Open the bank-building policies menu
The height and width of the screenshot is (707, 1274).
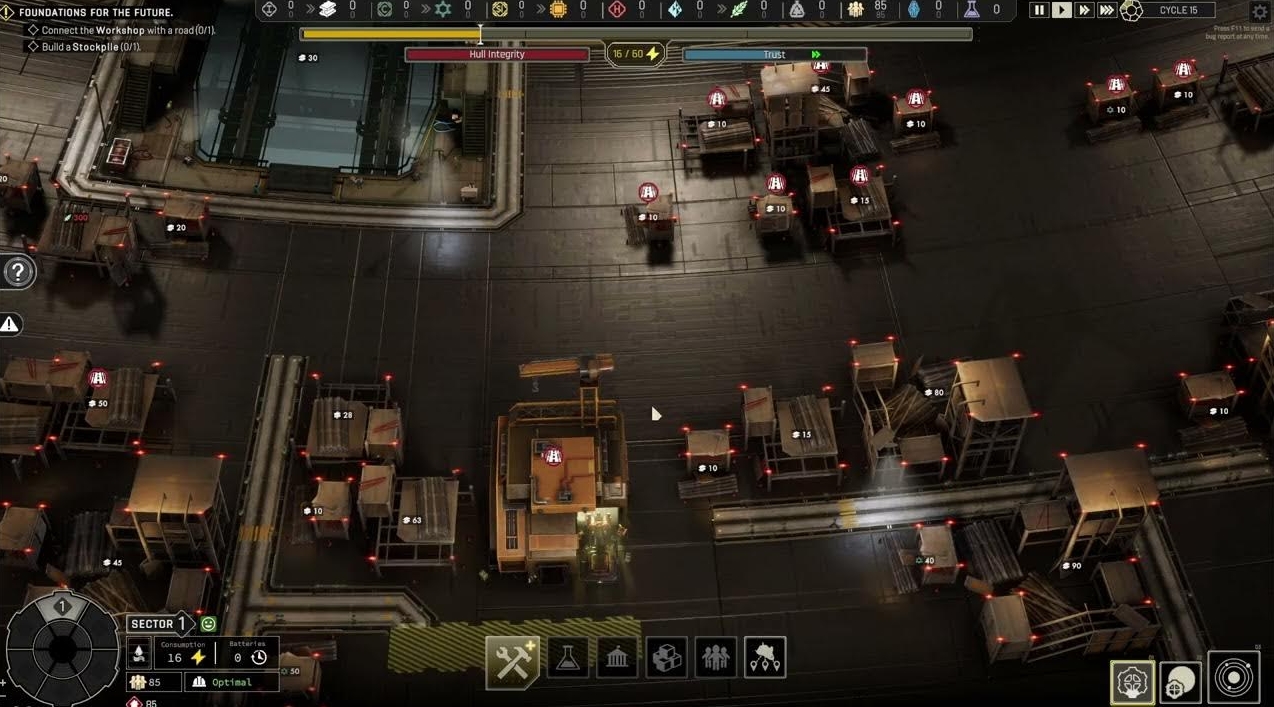coord(617,658)
